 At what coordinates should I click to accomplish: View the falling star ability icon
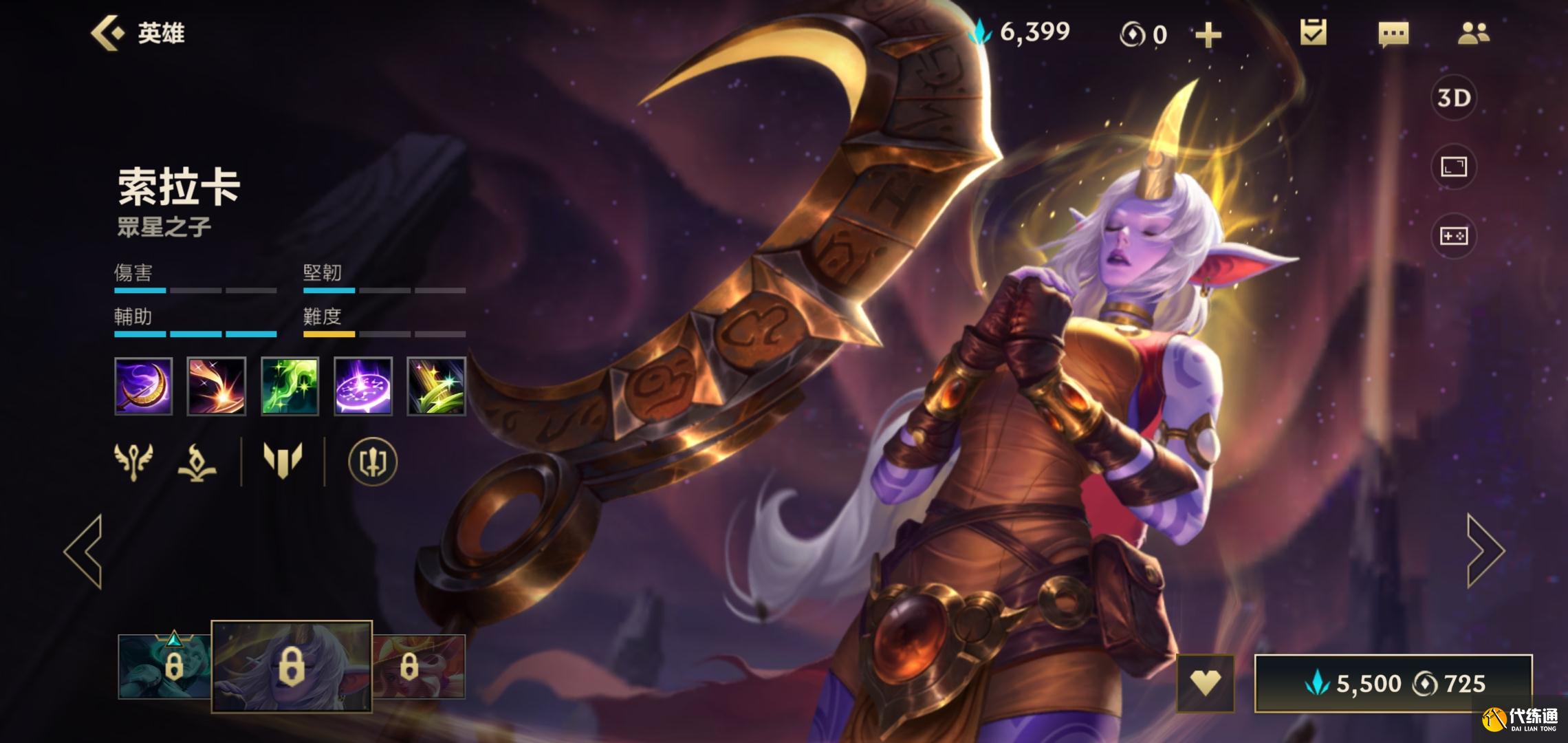click(x=217, y=386)
